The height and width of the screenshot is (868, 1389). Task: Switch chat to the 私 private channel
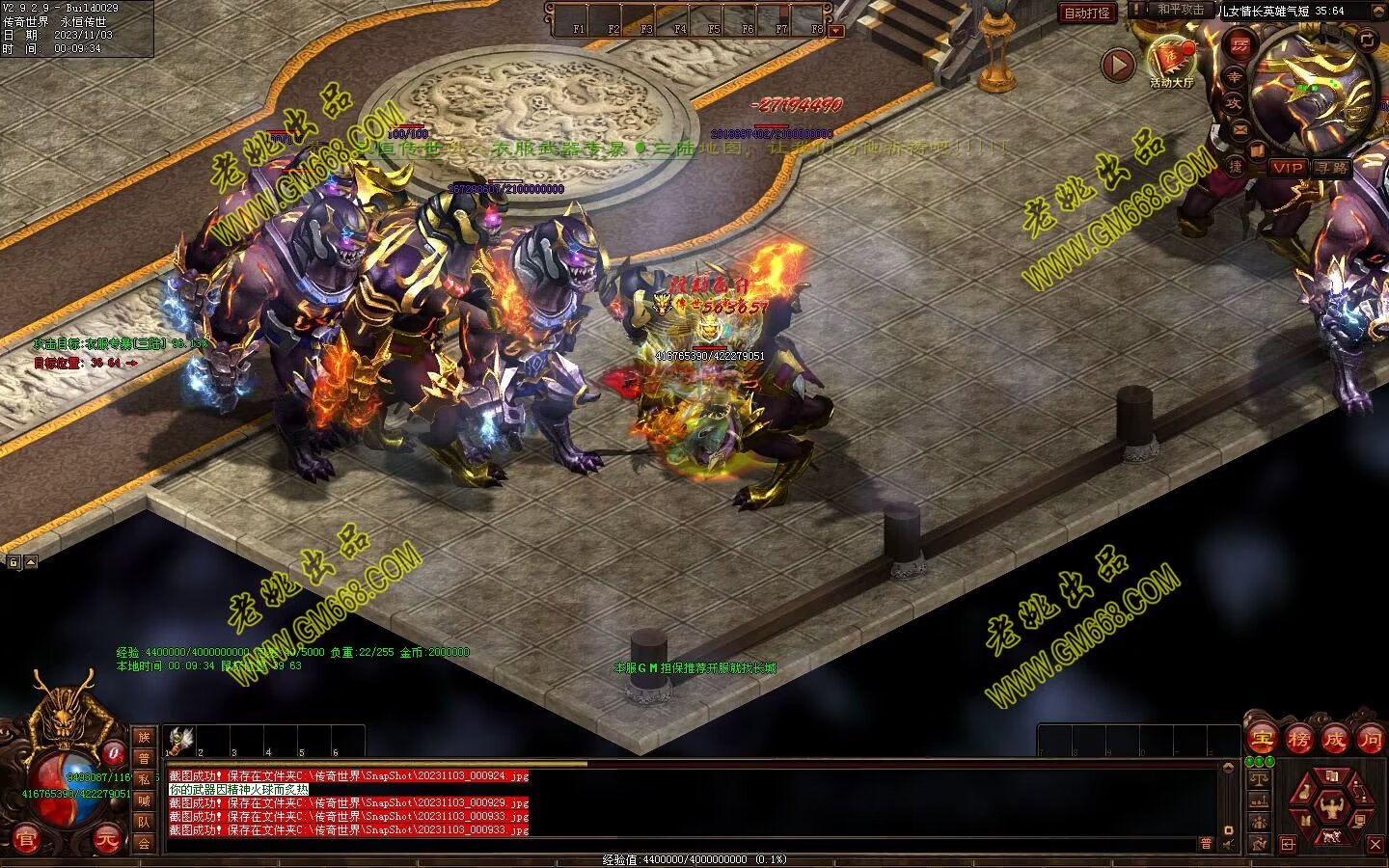tap(144, 779)
